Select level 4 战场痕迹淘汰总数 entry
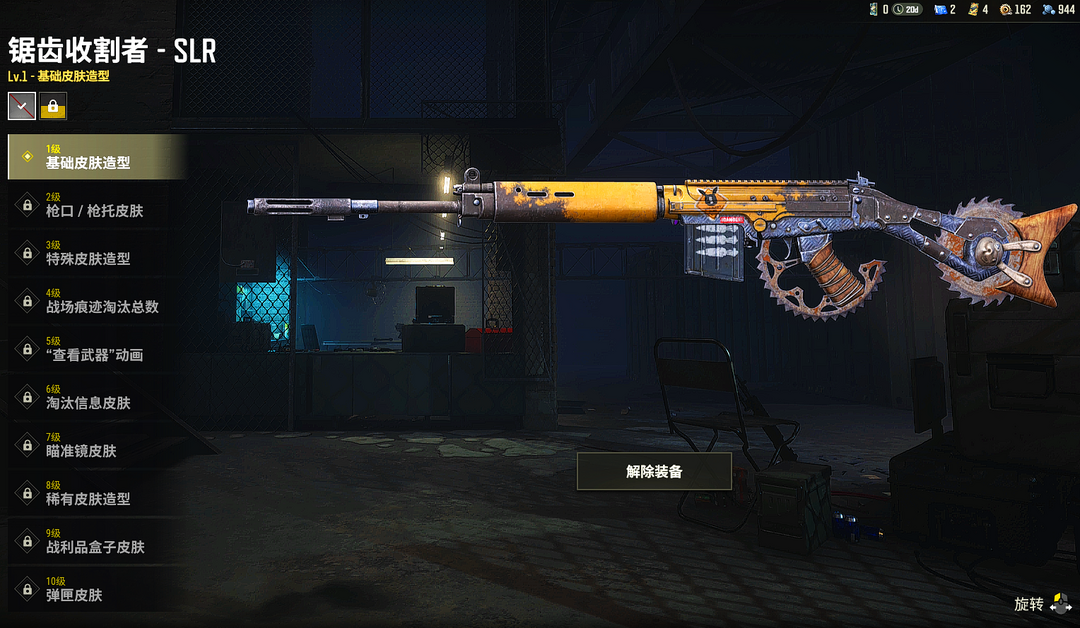 pyautogui.click(x=95, y=301)
